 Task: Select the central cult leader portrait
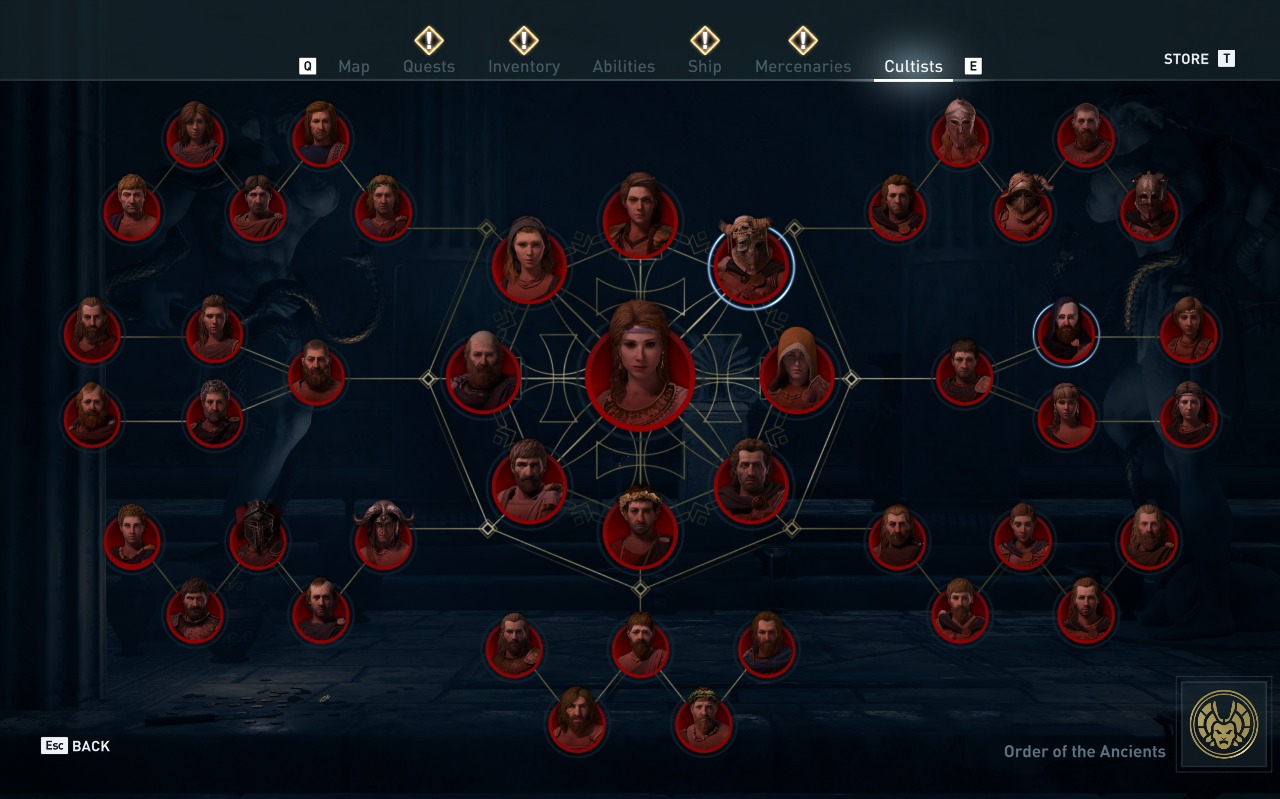pyautogui.click(x=640, y=366)
